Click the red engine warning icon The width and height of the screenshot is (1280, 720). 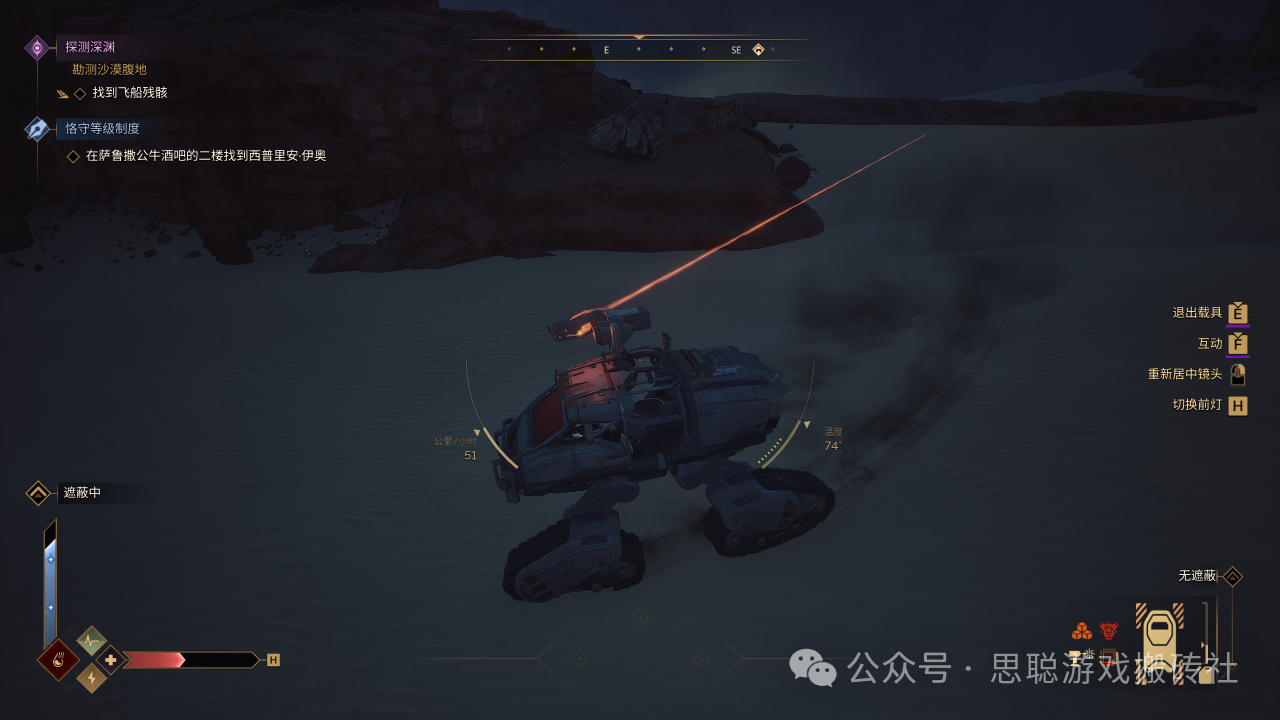point(1108,631)
